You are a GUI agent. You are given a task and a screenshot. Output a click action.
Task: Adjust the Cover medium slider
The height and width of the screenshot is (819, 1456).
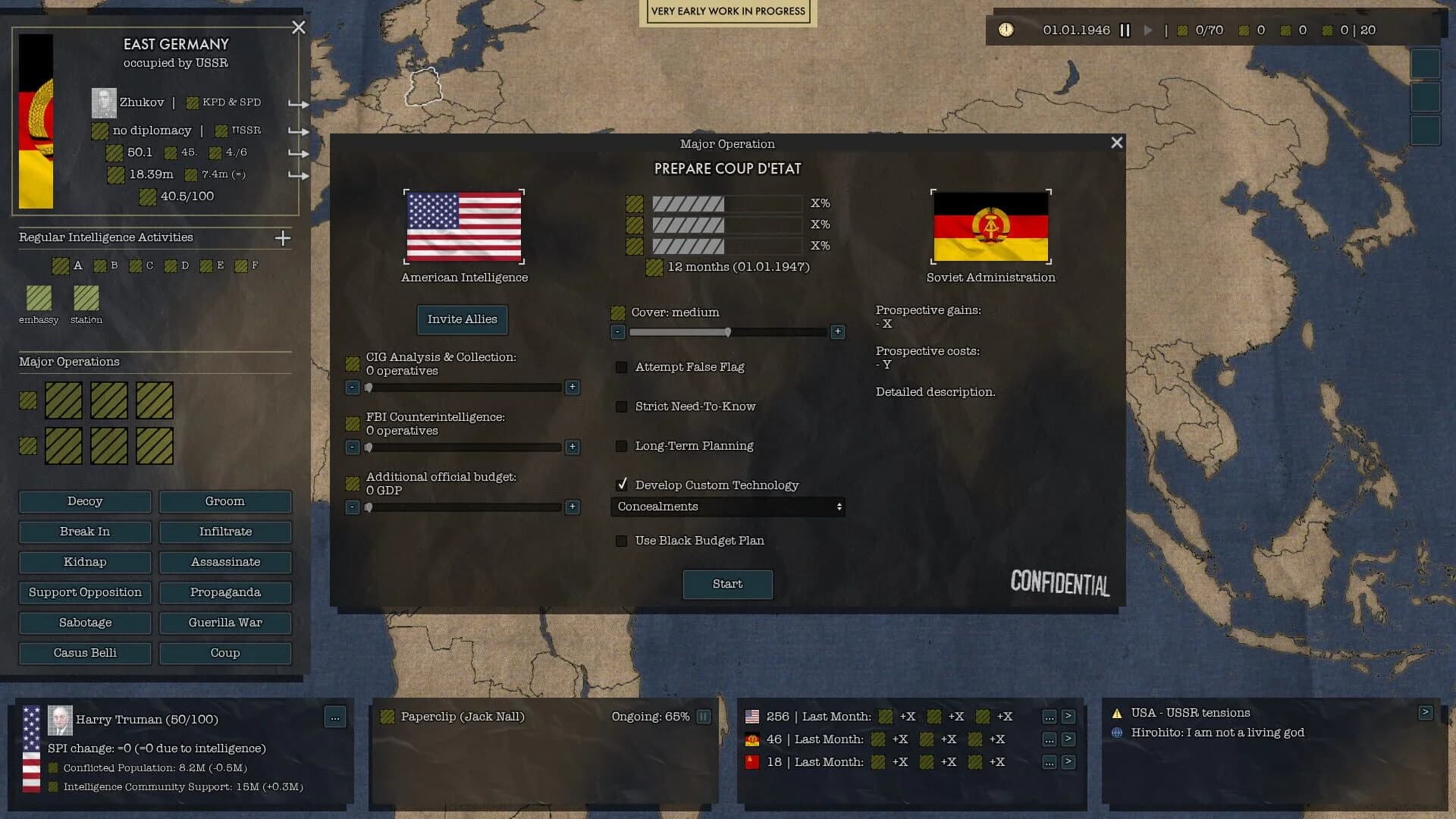(729, 332)
